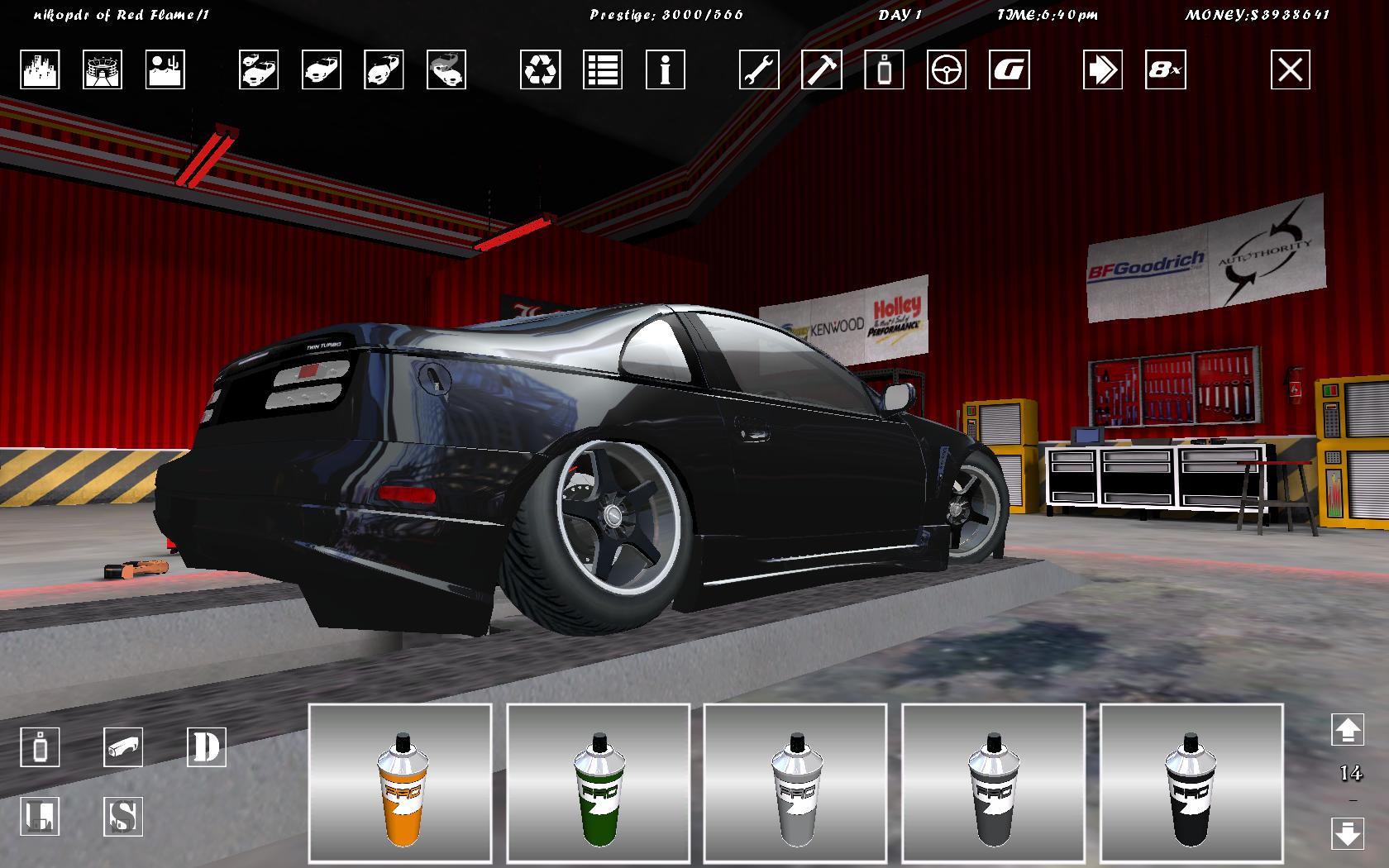Click the recycle symbol button
Screen dimensions: 1389x868
[x=541, y=69]
